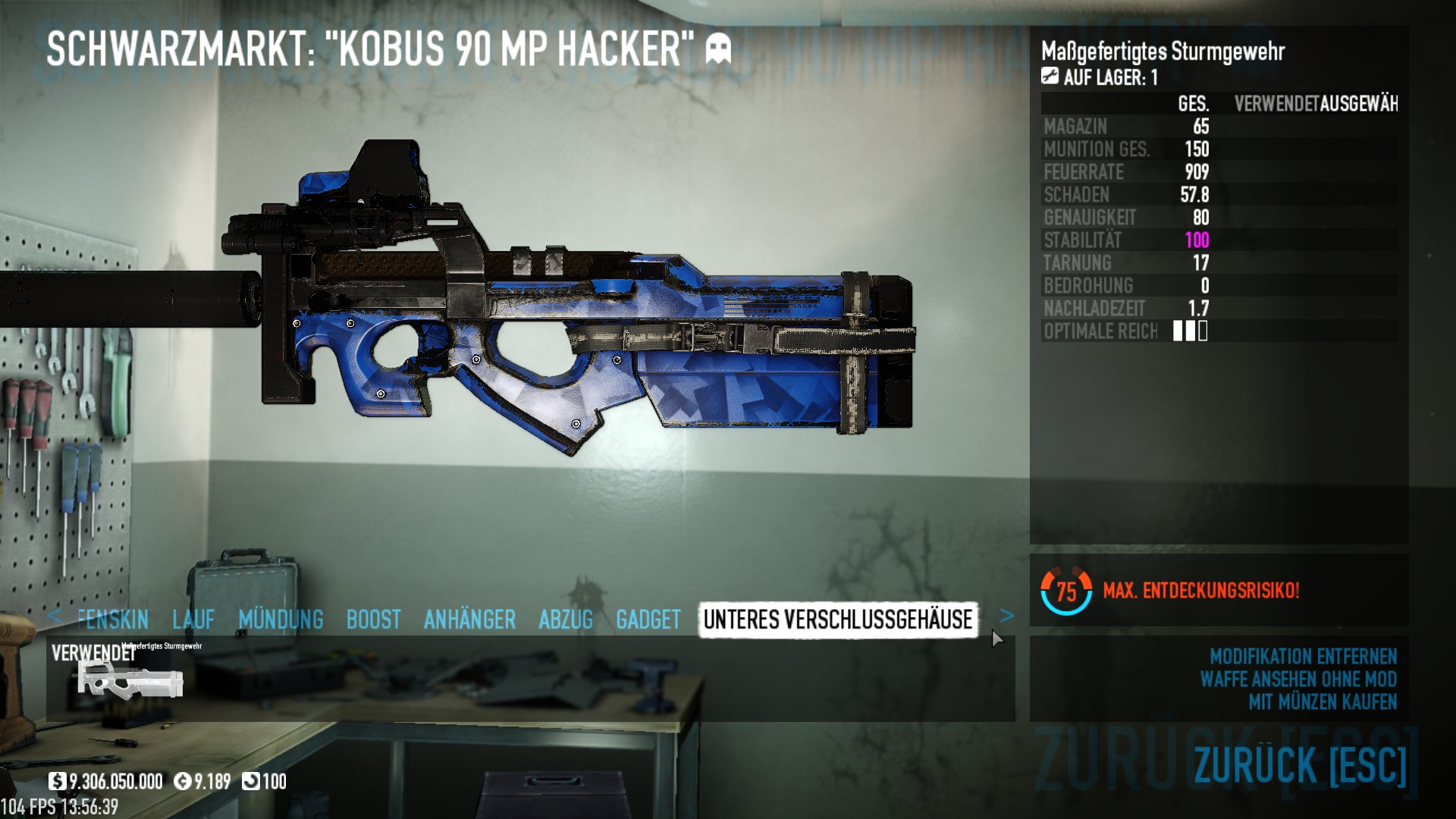This screenshot has height=819, width=1456.
Task: Select the Unteres Verschlussgehäuse tab
Action: click(x=838, y=620)
